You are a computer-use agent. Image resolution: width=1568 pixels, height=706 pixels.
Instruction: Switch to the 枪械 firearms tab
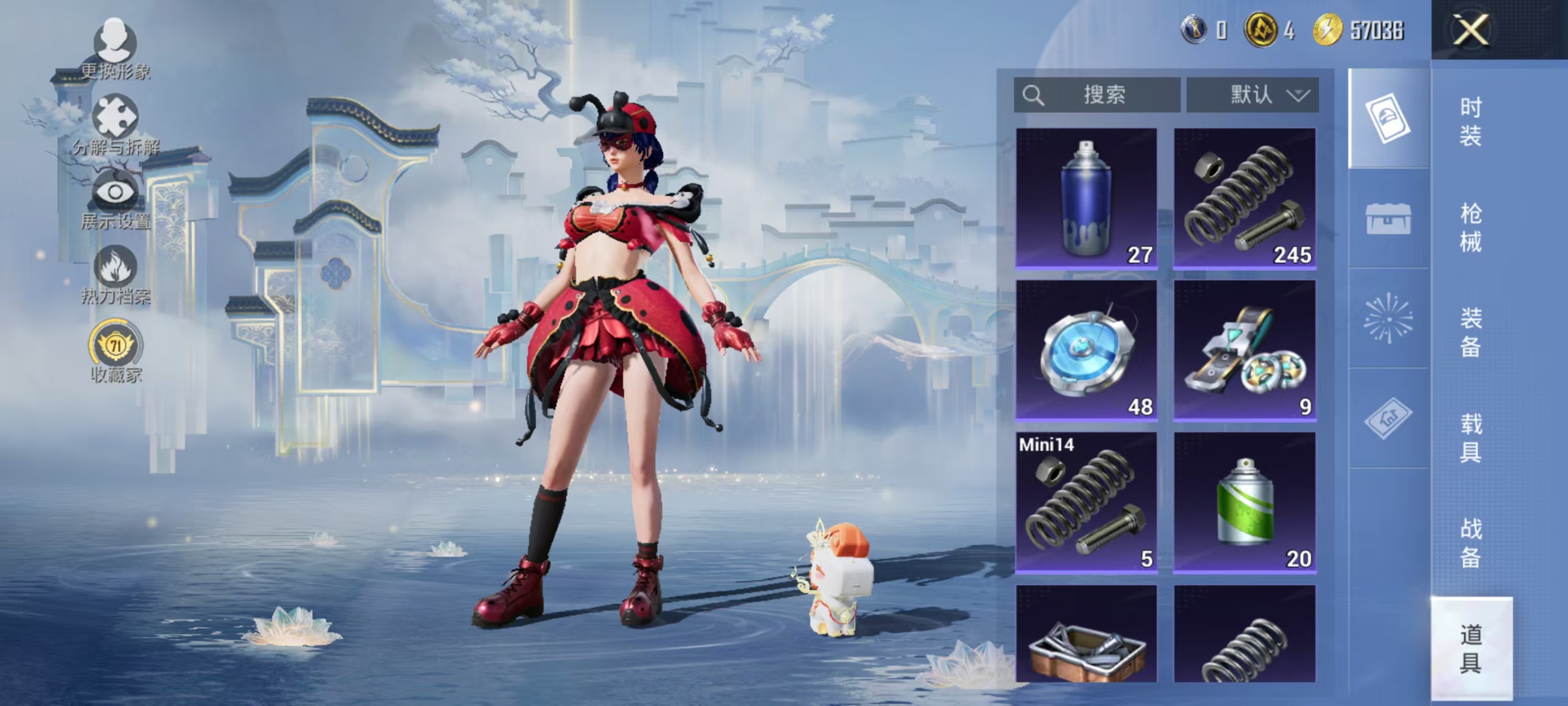(x=1470, y=227)
